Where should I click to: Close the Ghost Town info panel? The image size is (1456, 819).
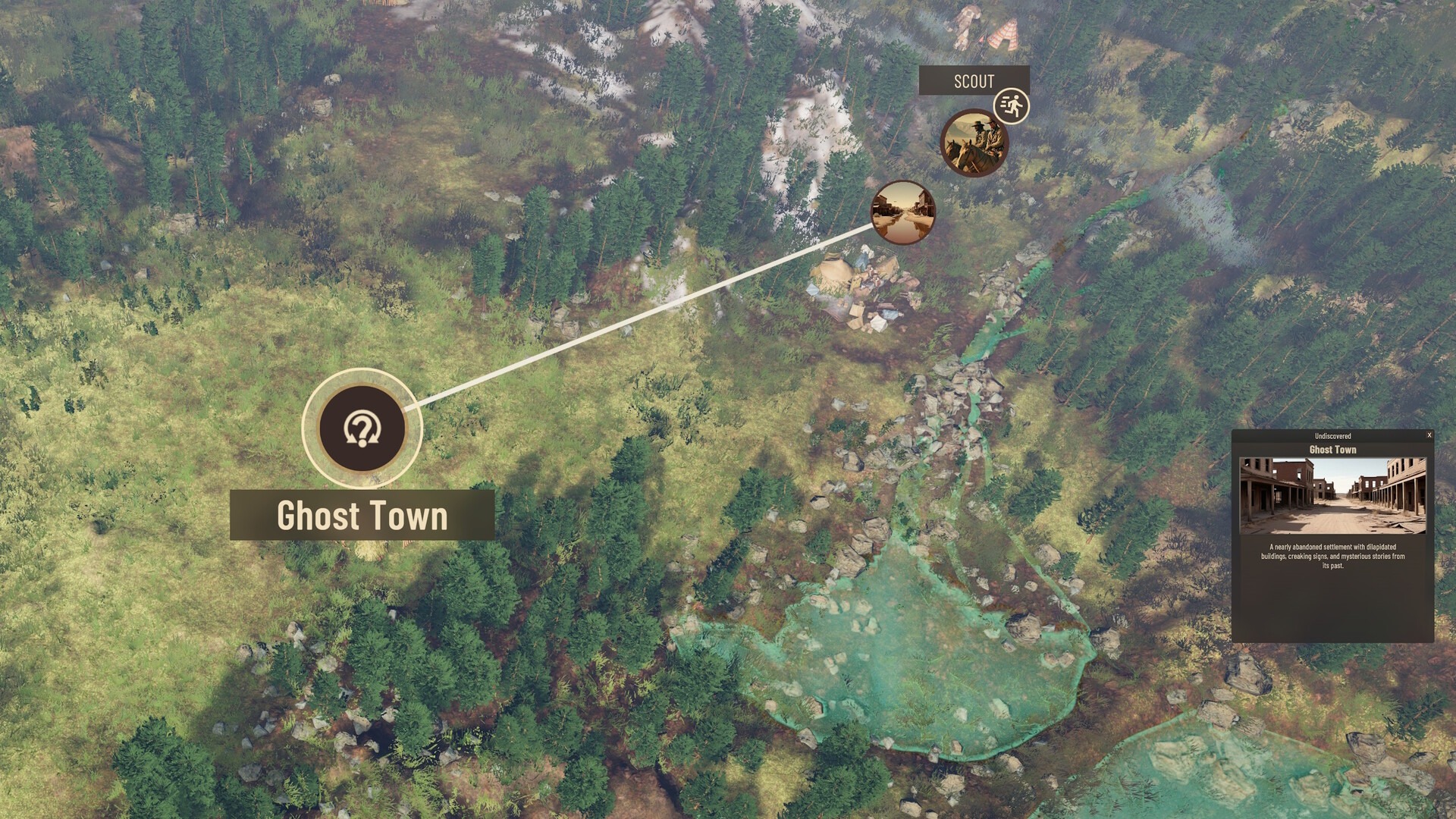click(1429, 435)
